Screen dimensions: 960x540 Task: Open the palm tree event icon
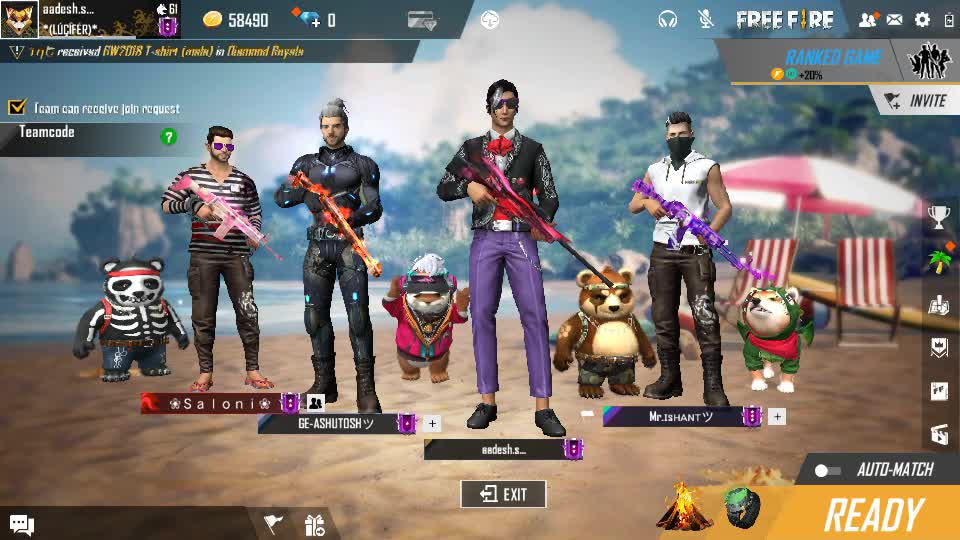coord(939,261)
